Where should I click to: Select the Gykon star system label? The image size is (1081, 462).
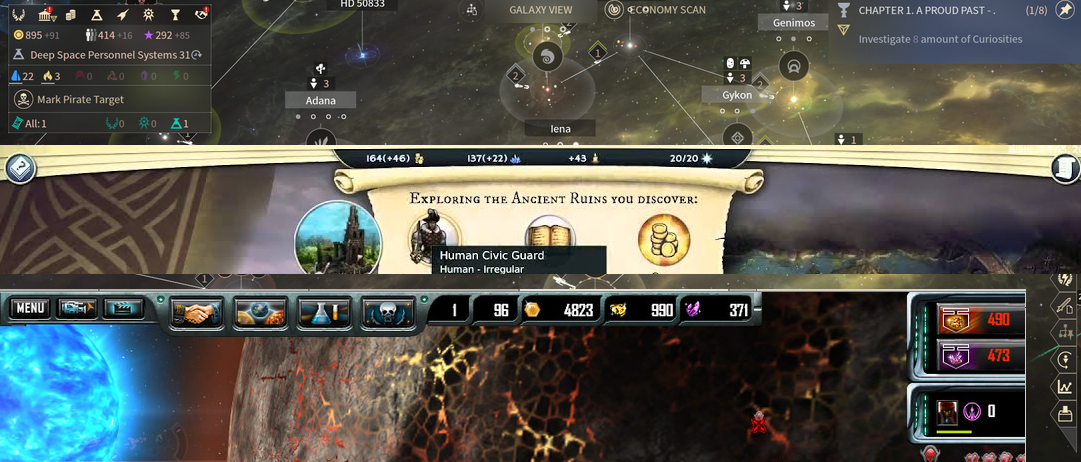737,95
